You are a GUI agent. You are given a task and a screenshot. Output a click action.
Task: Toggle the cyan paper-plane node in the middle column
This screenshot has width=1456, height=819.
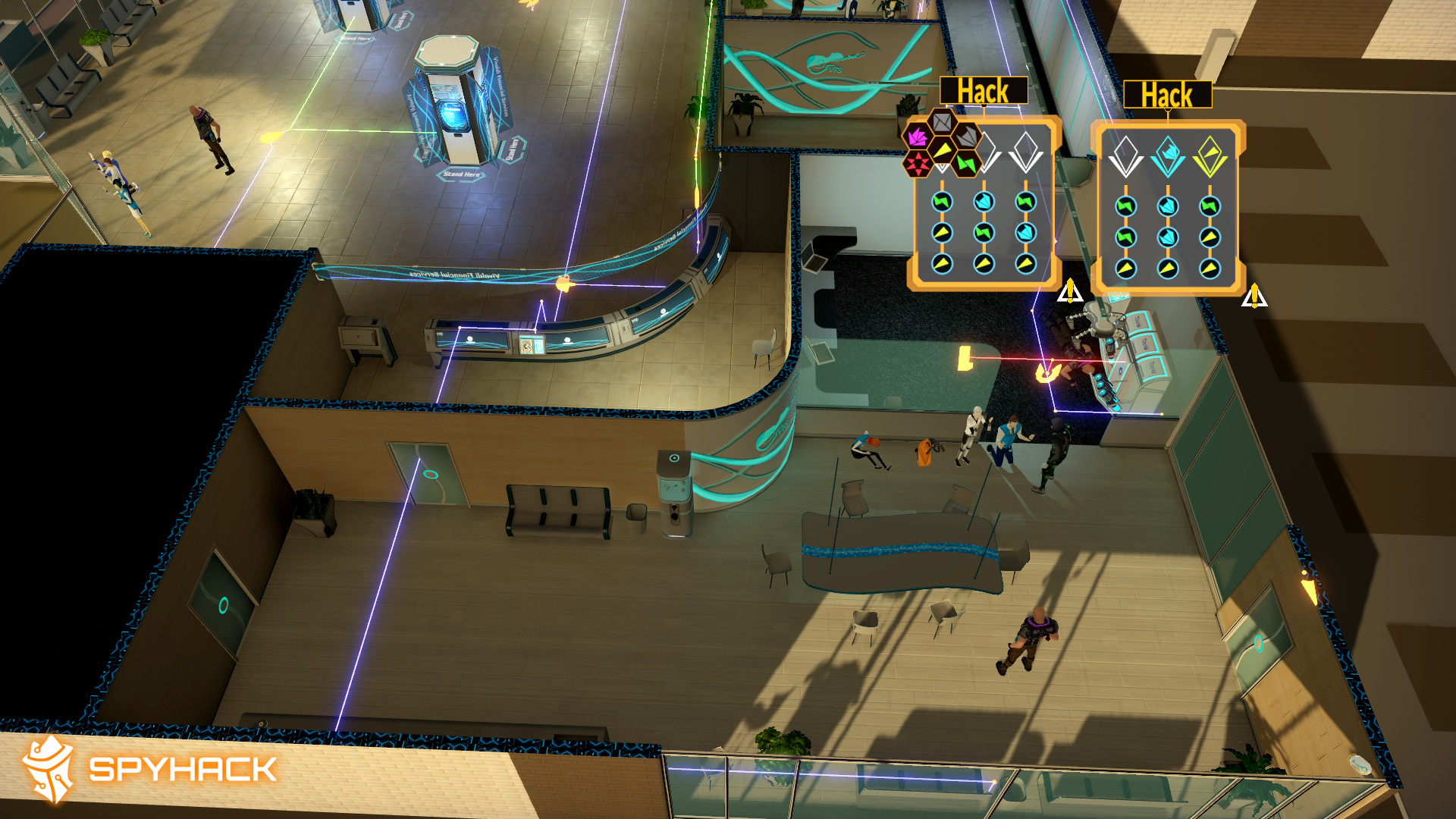click(x=983, y=199)
